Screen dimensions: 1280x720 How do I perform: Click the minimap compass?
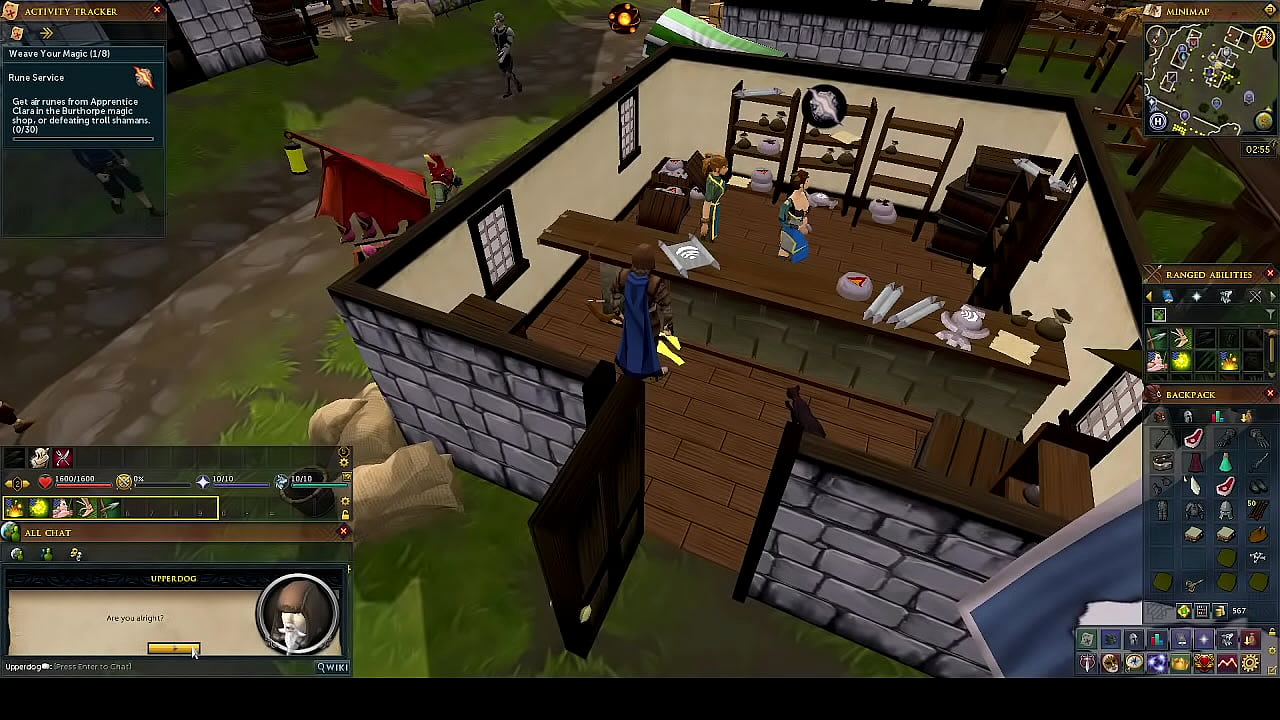[x=1158, y=37]
